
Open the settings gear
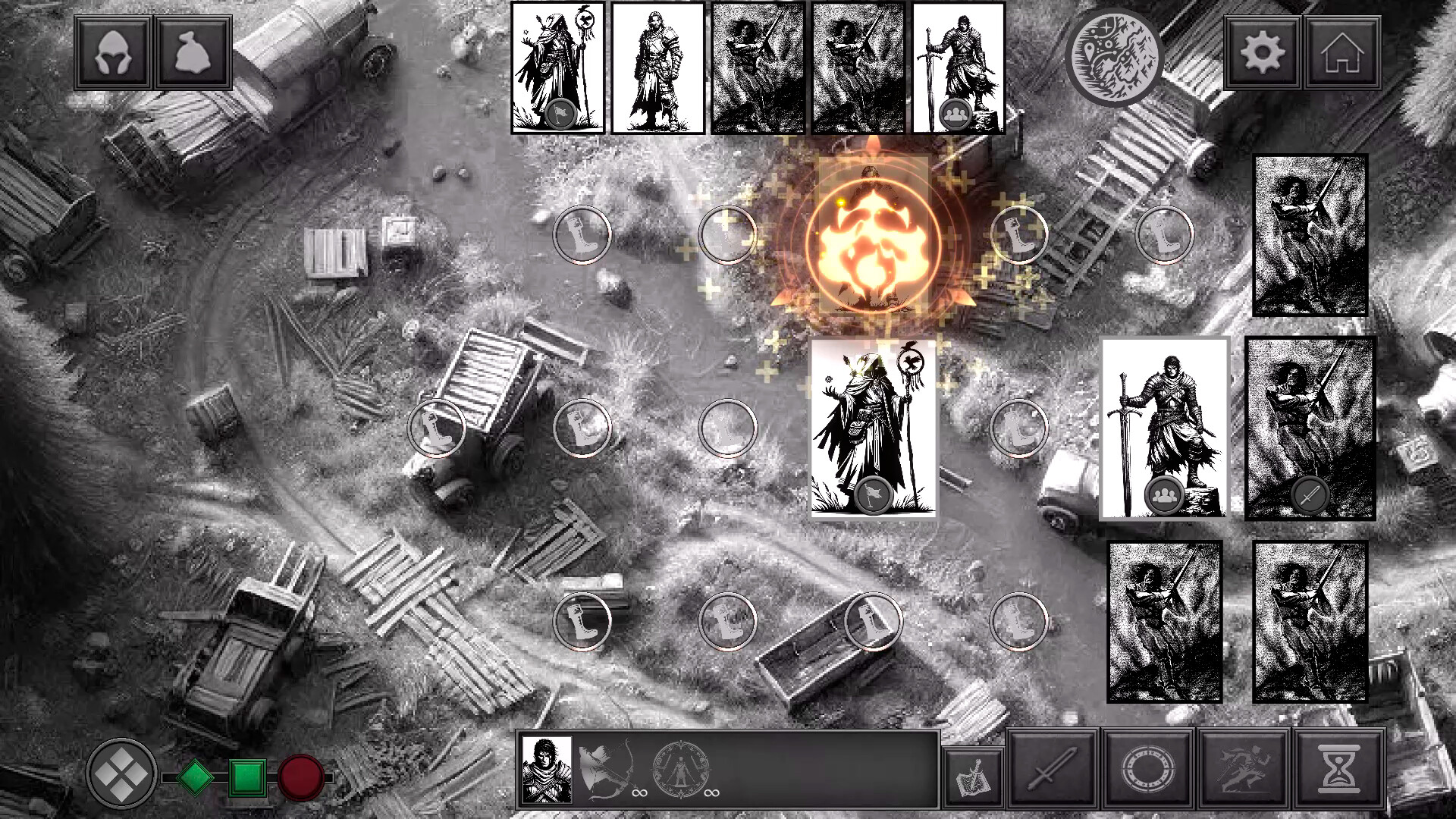tap(1263, 52)
